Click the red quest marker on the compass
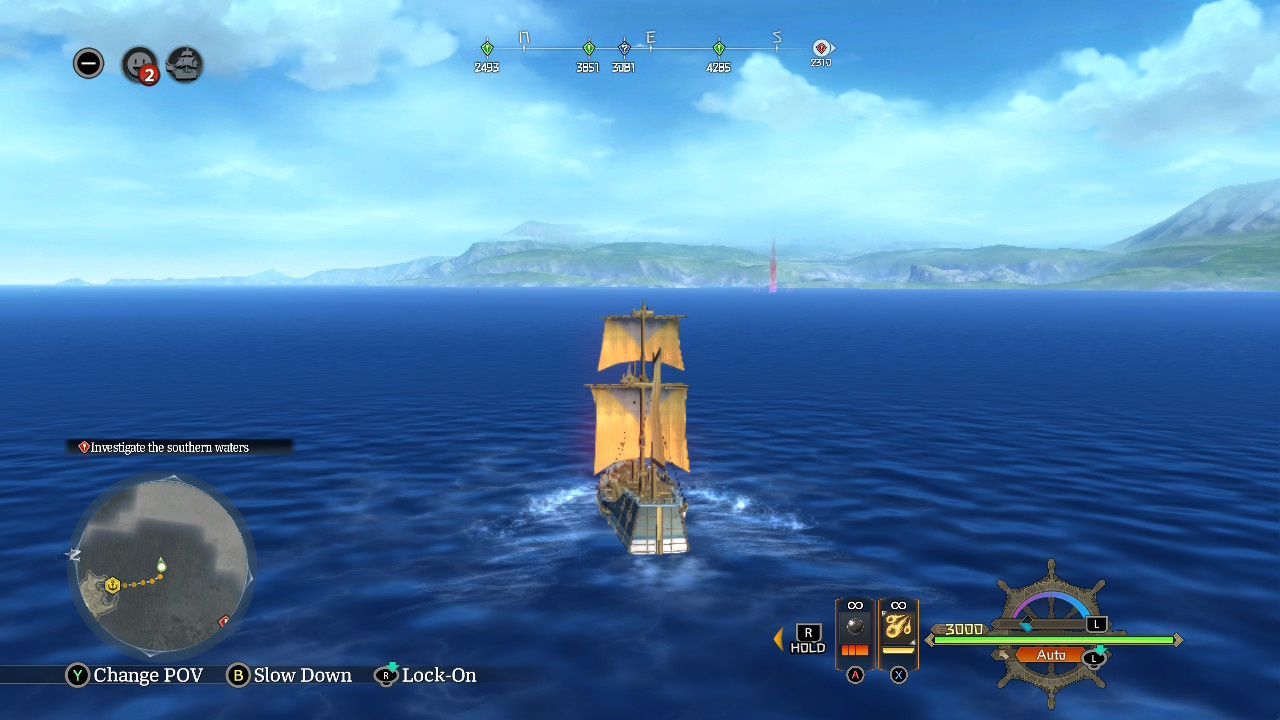 point(821,47)
